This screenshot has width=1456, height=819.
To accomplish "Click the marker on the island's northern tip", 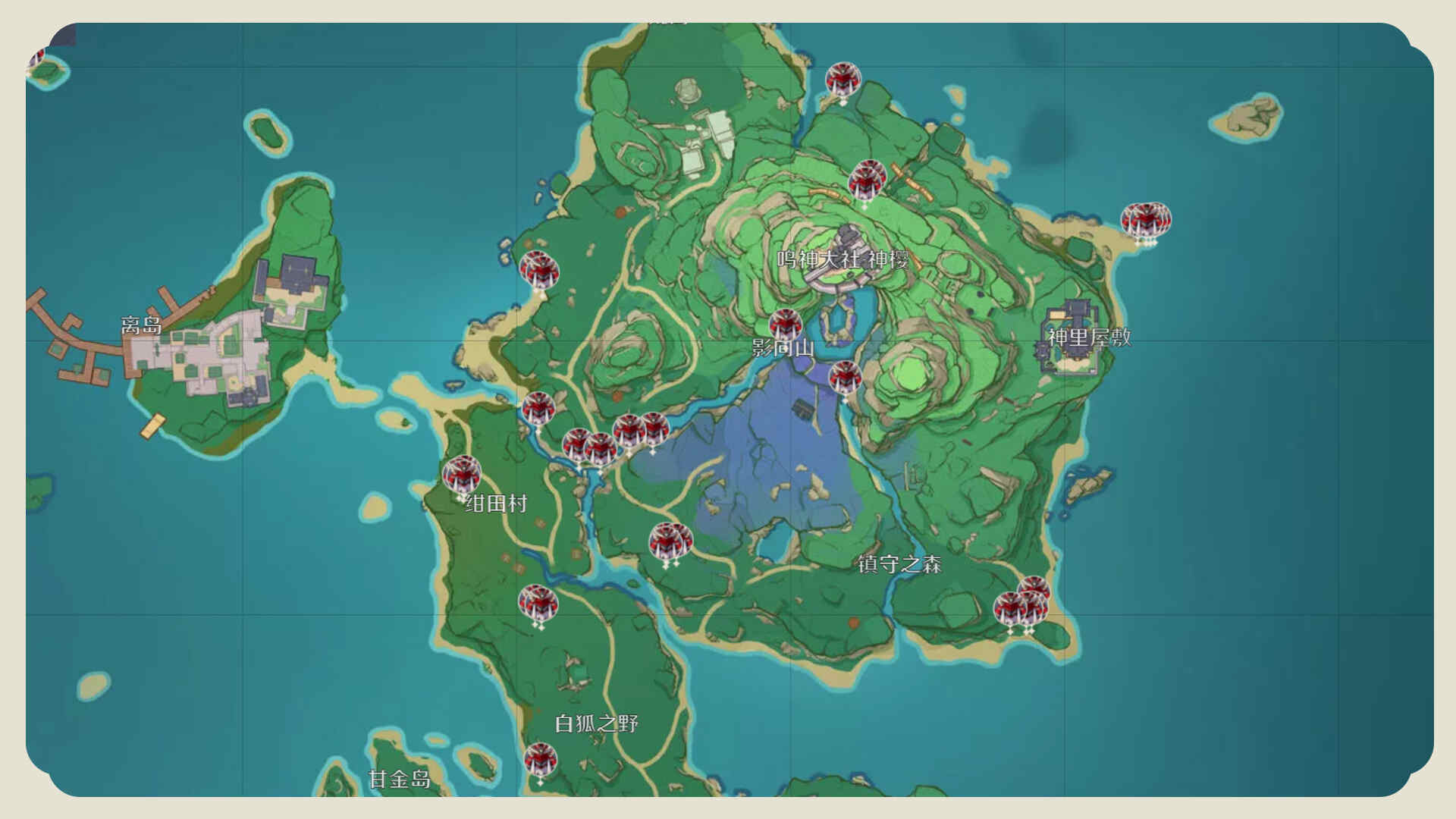I will point(843,80).
